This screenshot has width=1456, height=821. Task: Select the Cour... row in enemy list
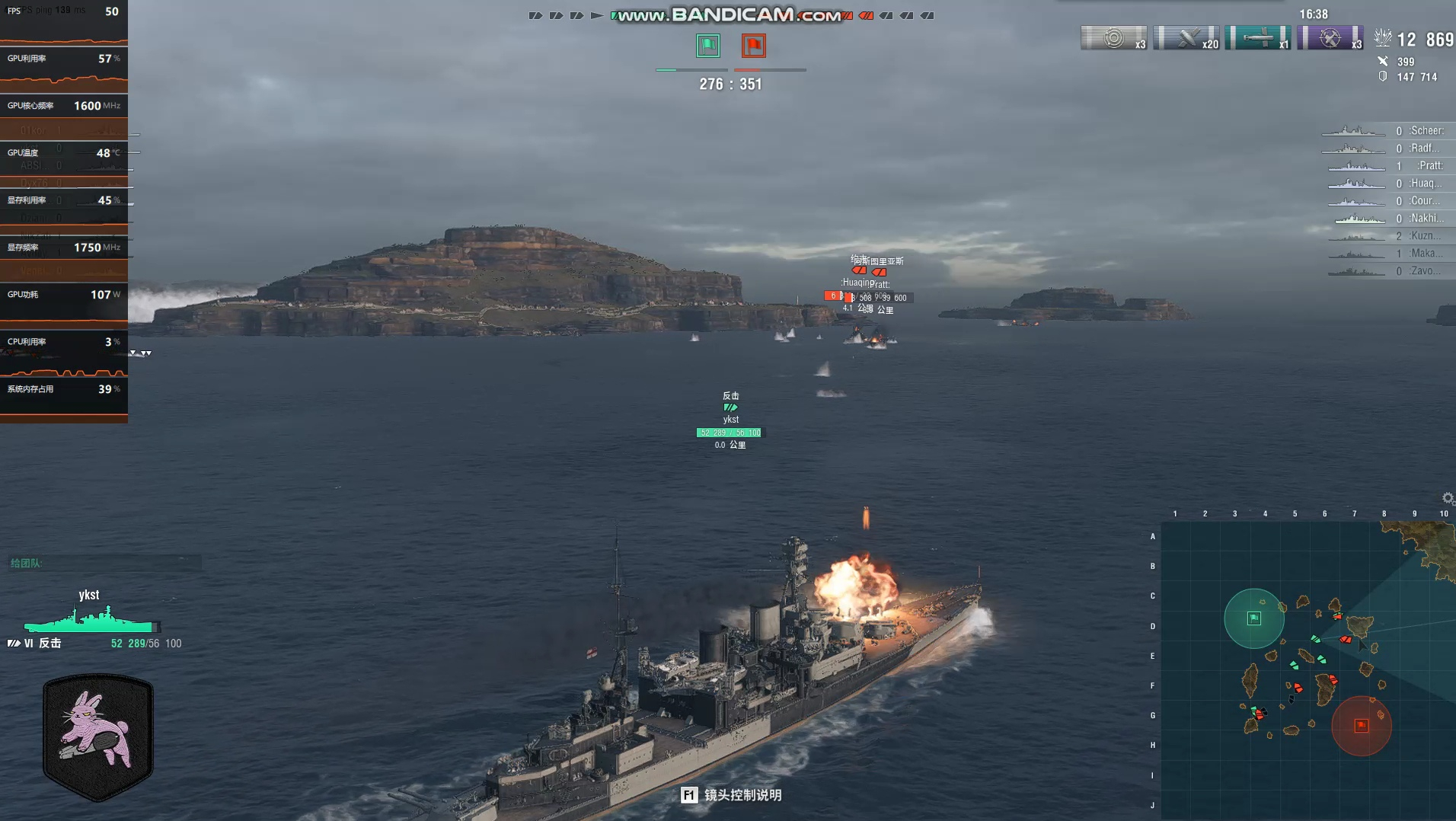pos(1386,201)
